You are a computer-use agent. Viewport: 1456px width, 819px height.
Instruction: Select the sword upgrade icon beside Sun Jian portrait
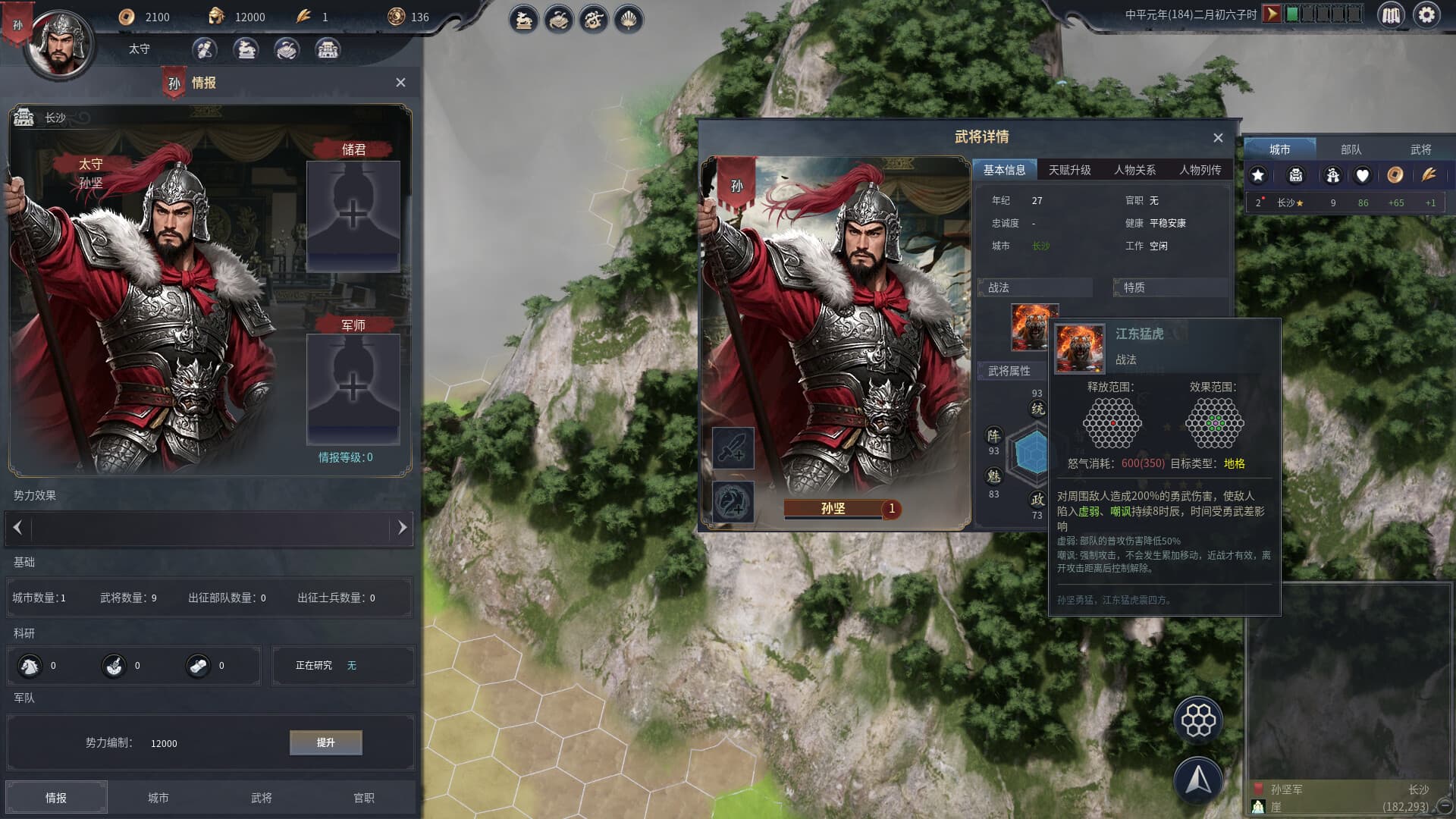coord(732,447)
